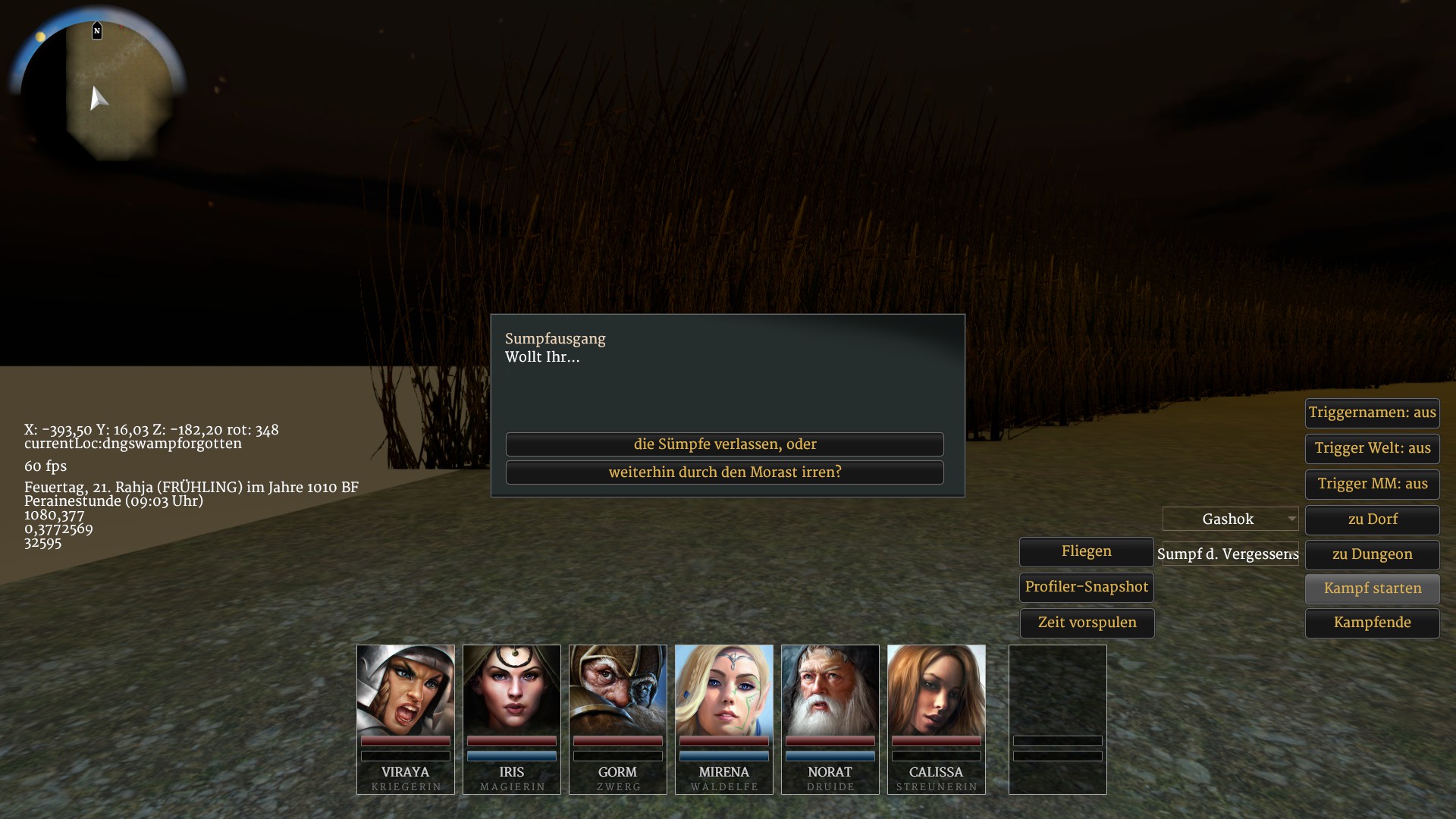This screenshot has width=1456, height=819.
Task: Select Norat the Druide portrait
Action: [x=830, y=690]
